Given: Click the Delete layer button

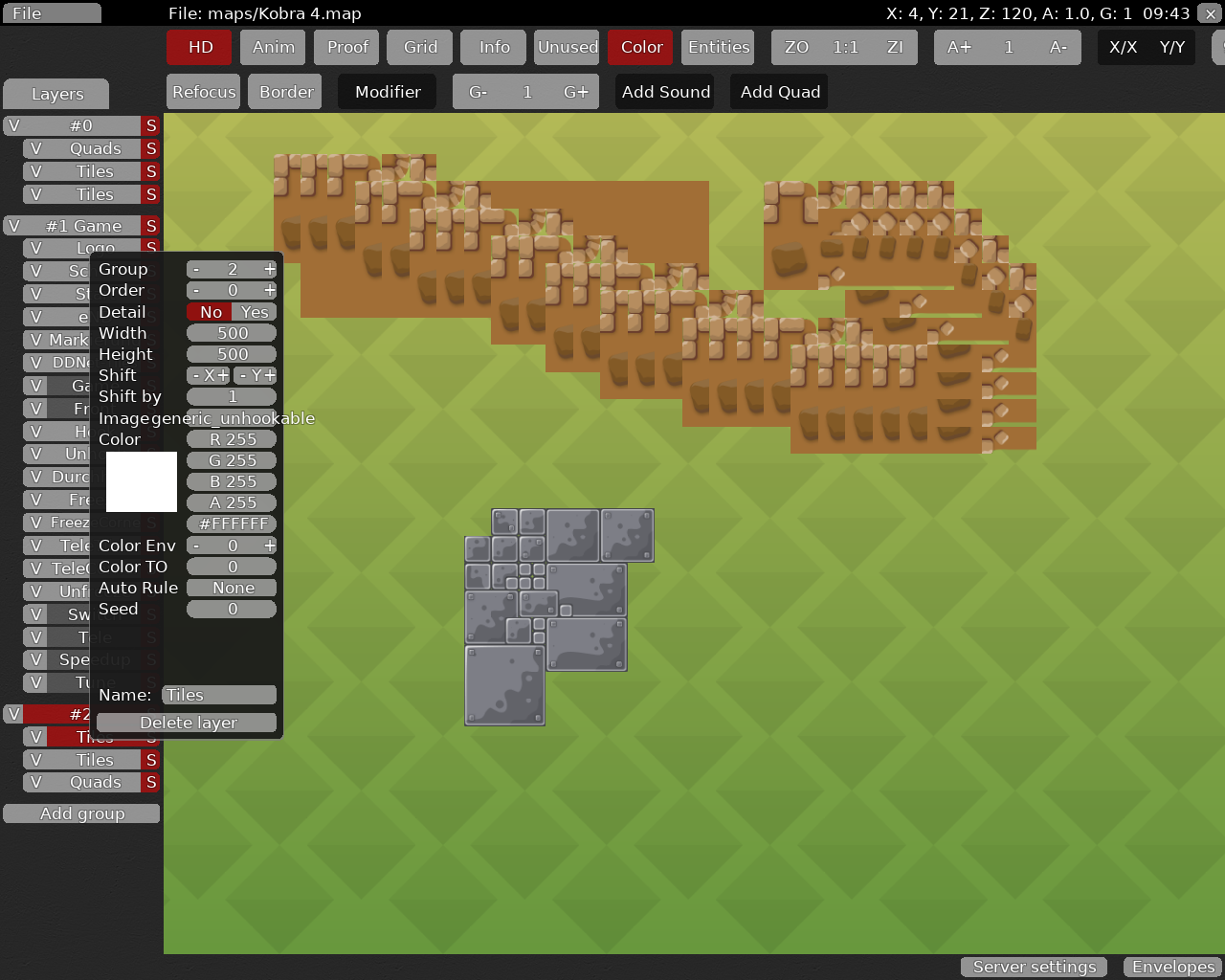Looking at the screenshot, I should coord(186,723).
